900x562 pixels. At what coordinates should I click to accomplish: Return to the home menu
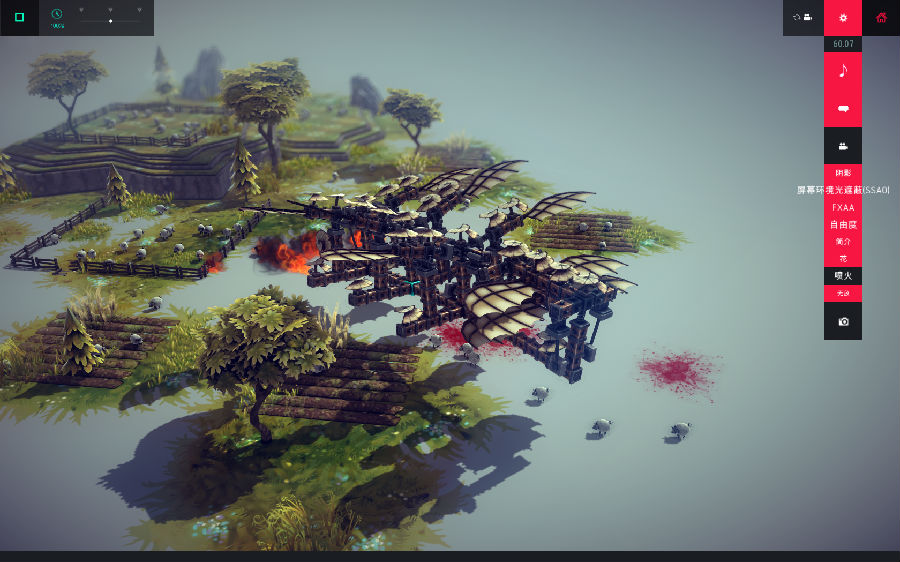click(x=881, y=17)
